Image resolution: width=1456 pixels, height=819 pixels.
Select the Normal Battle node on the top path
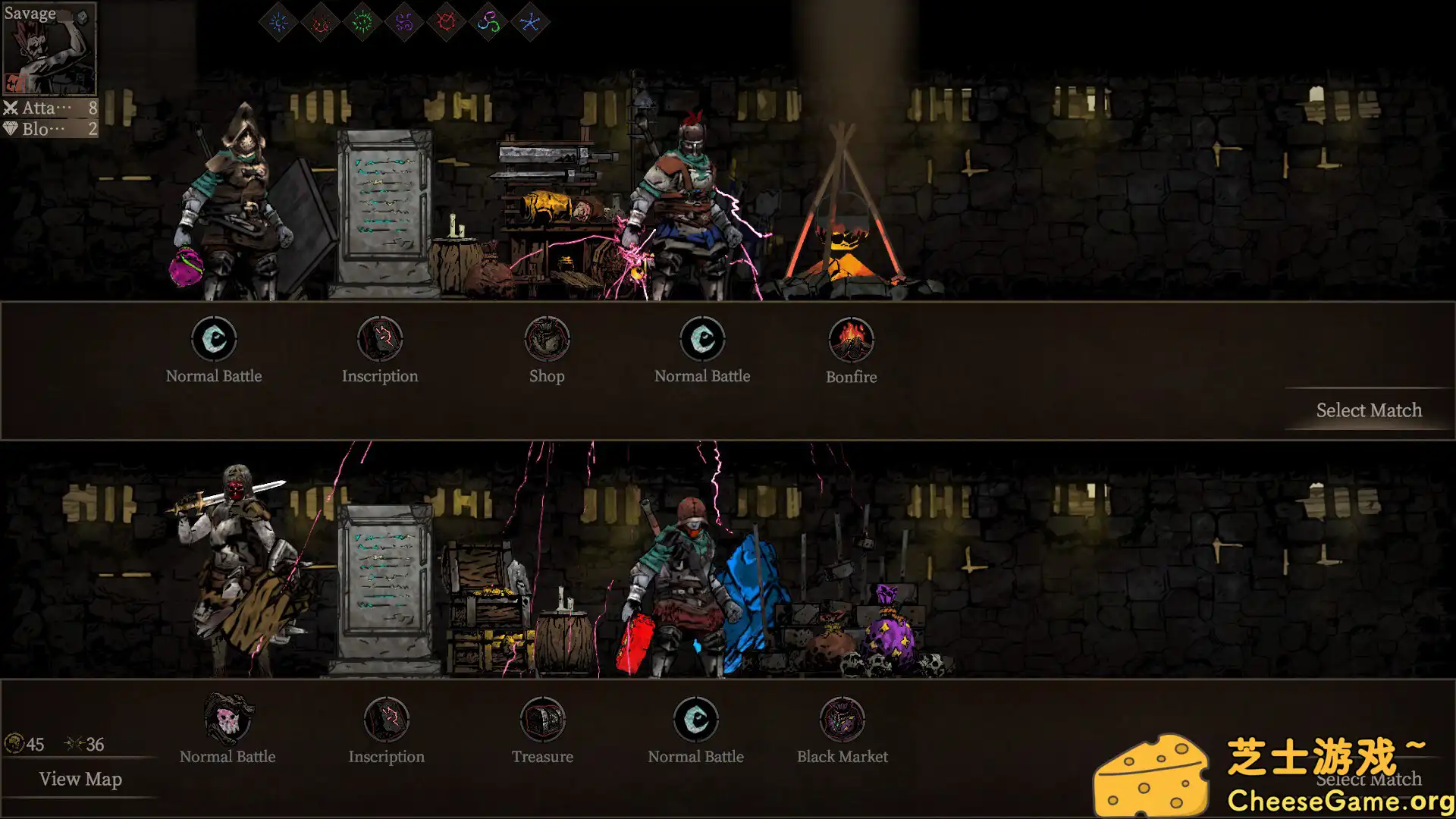tap(213, 340)
